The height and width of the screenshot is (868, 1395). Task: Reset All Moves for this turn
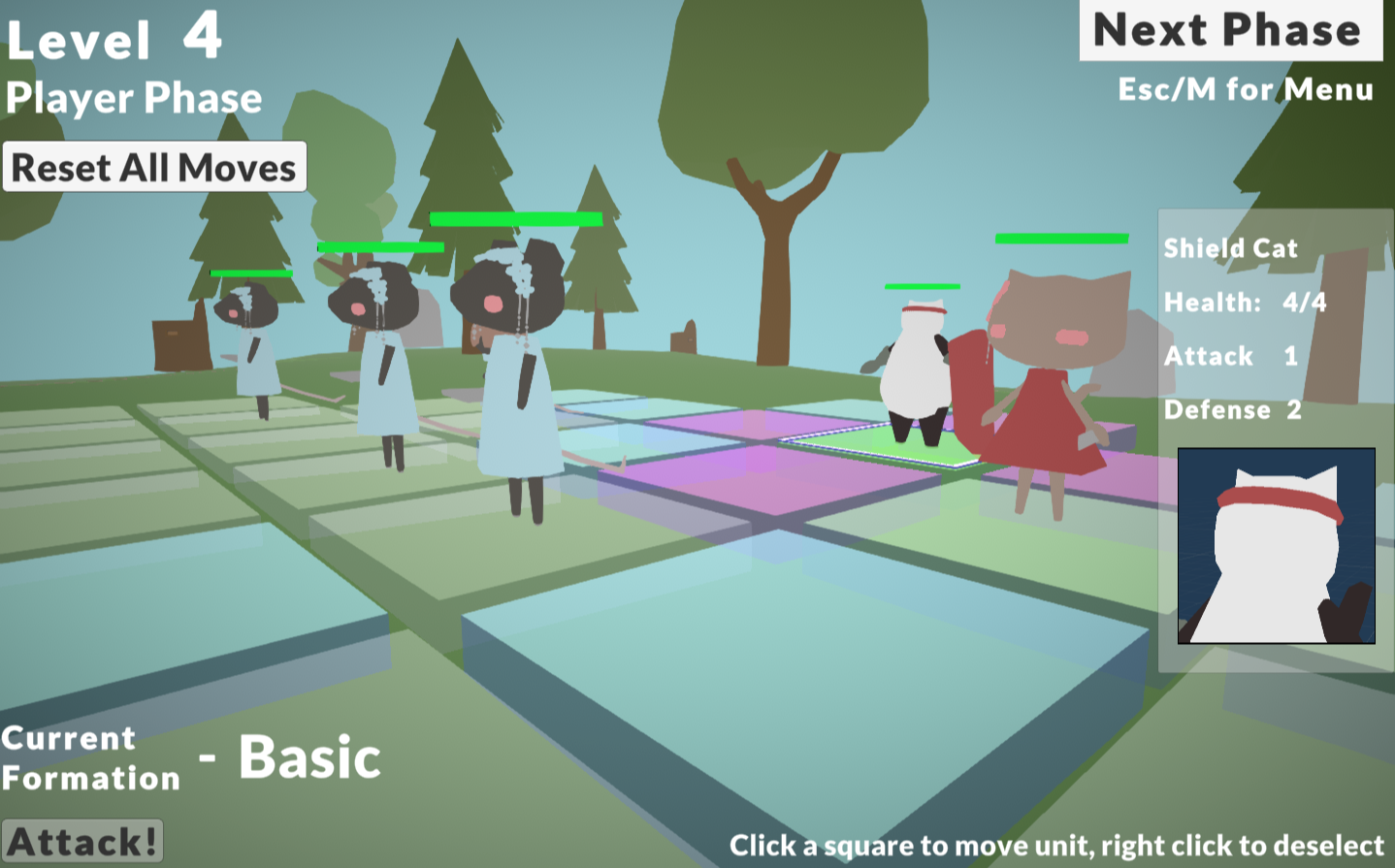[154, 167]
